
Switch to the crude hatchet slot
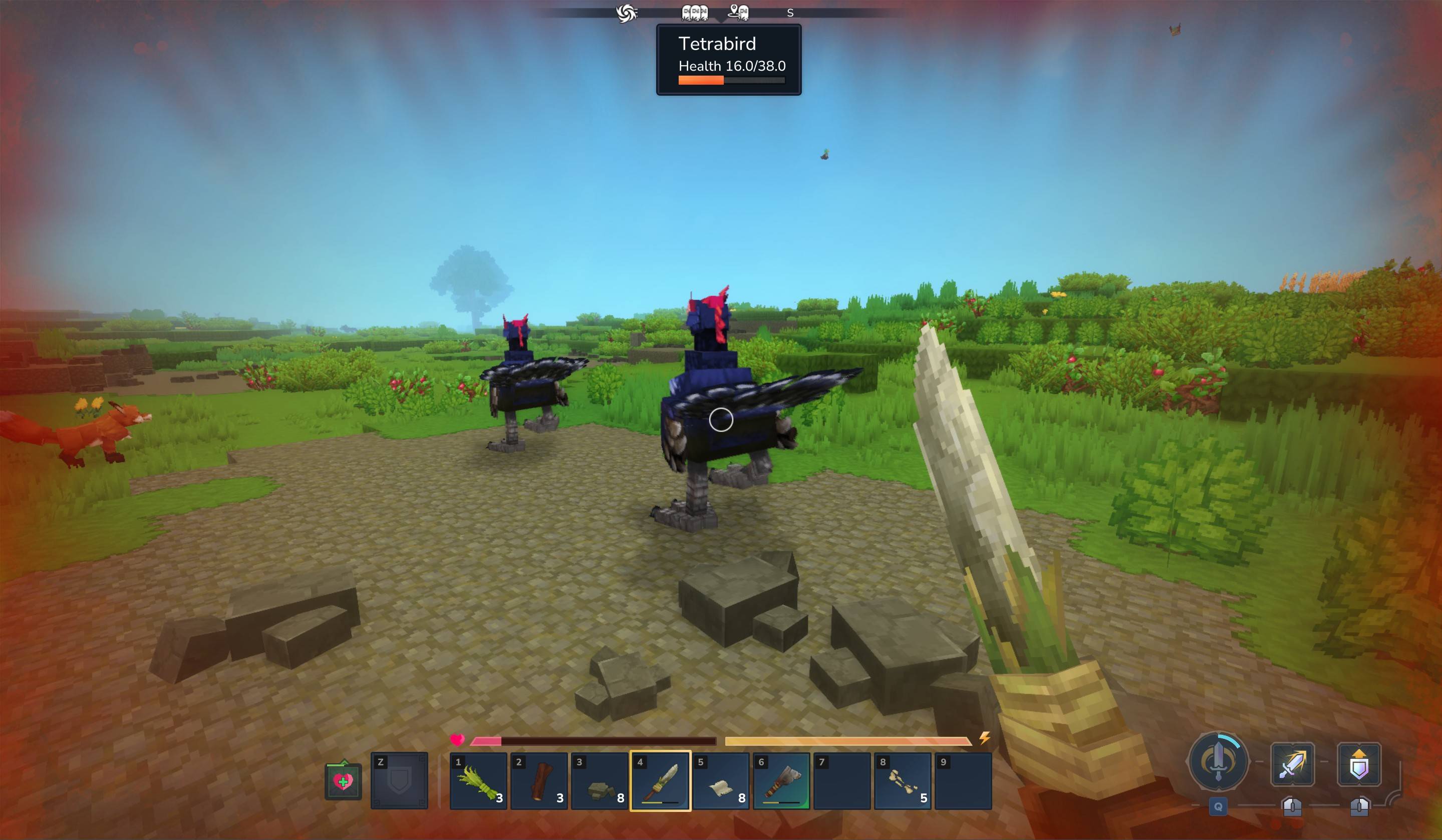(782, 780)
